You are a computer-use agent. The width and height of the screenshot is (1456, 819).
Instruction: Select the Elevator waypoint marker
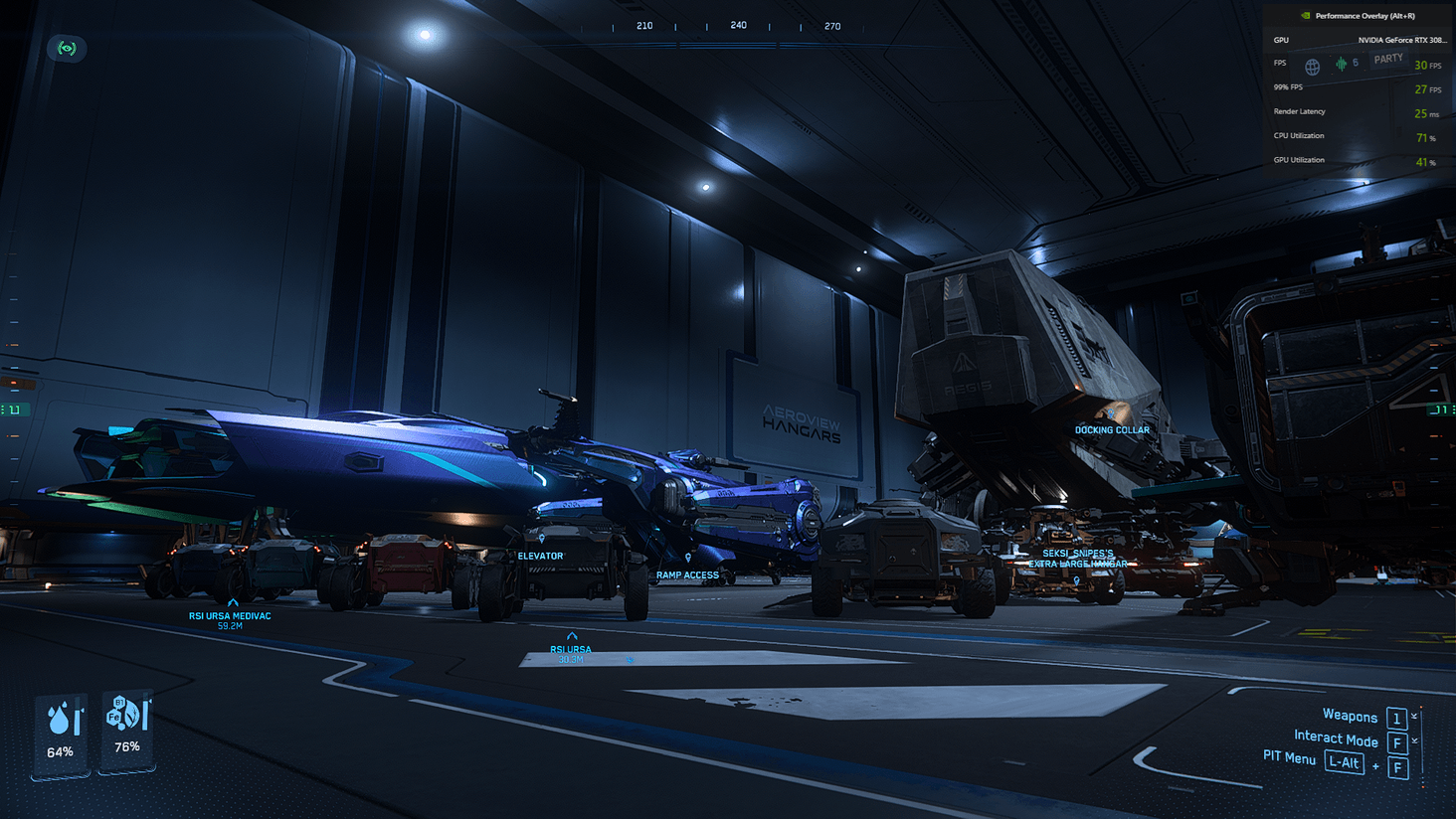[542, 540]
